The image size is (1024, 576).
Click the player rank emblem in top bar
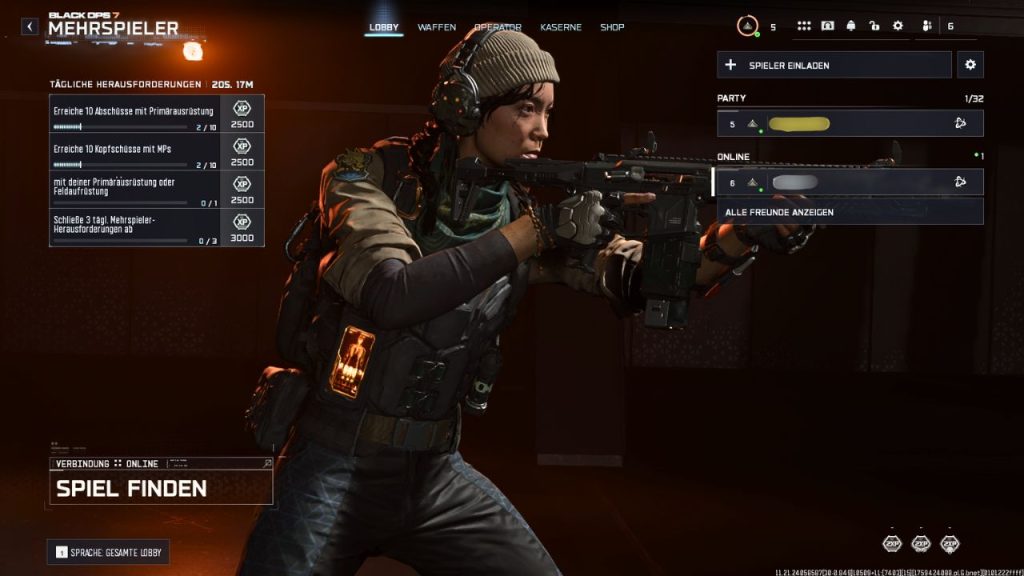[x=748, y=27]
